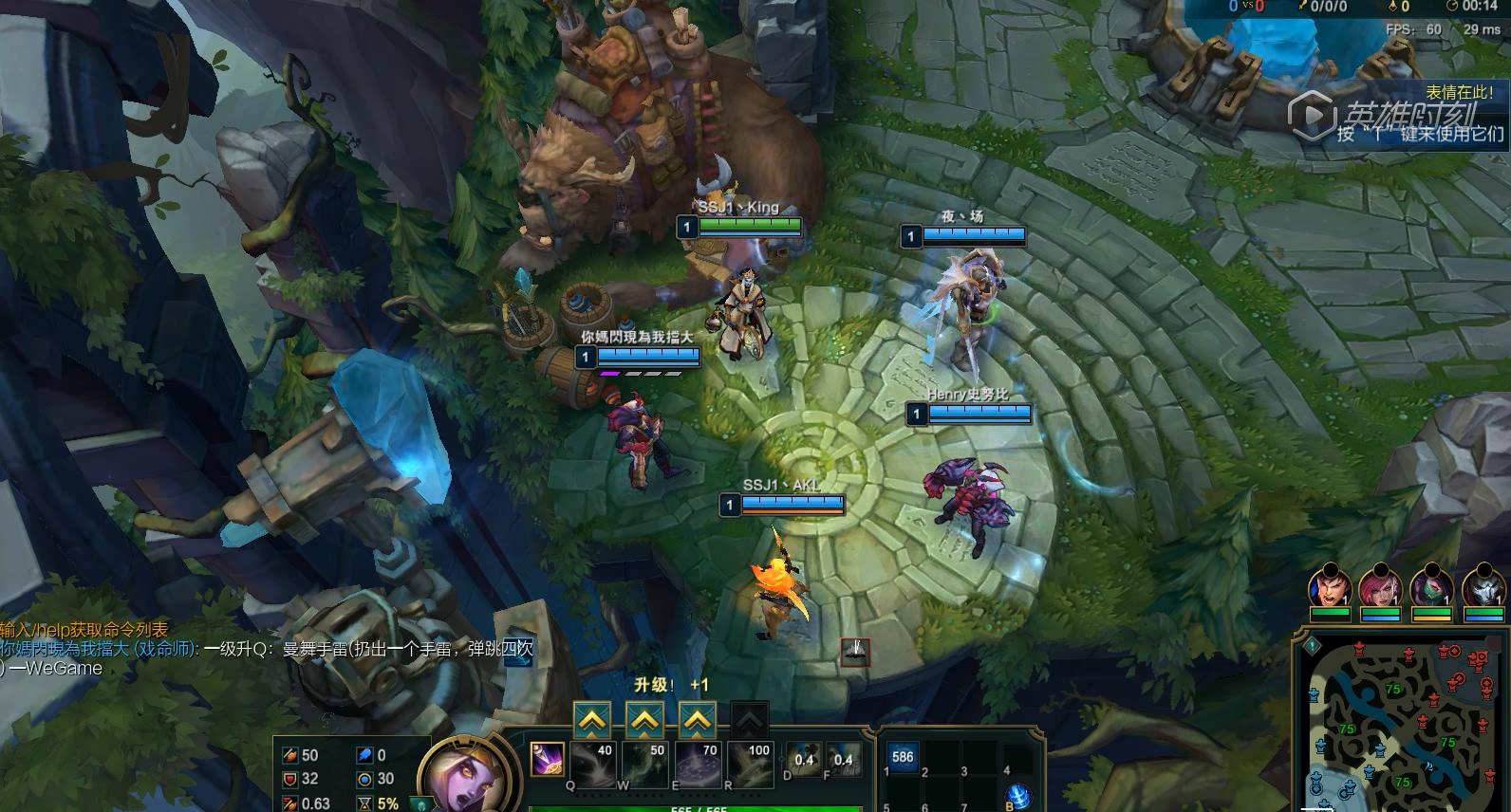Open the shop via the 586 gold button
Image resolution: width=1511 pixels, height=812 pixels.
tap(902, 757)
